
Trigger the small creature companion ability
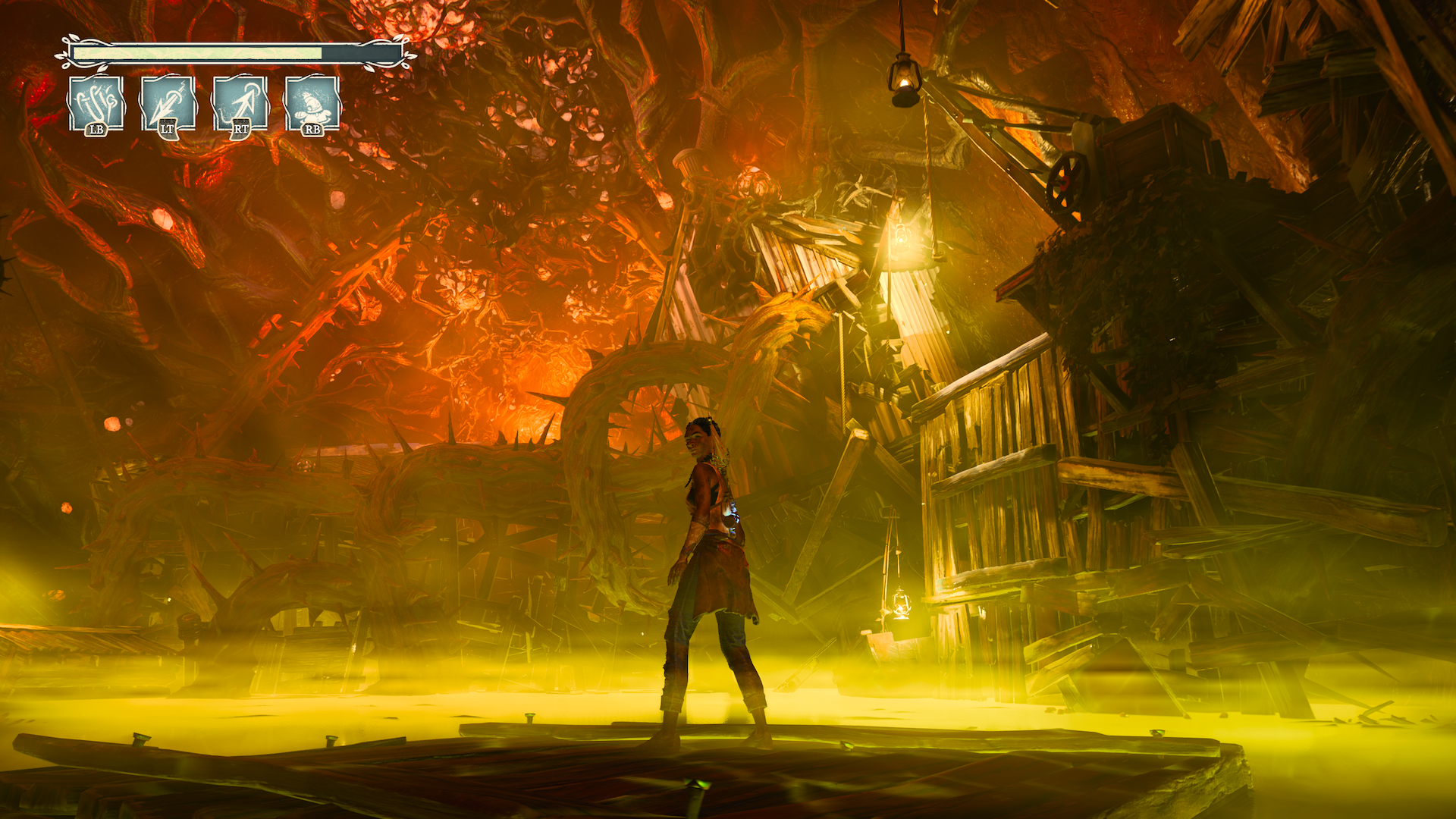coord(312,103)
